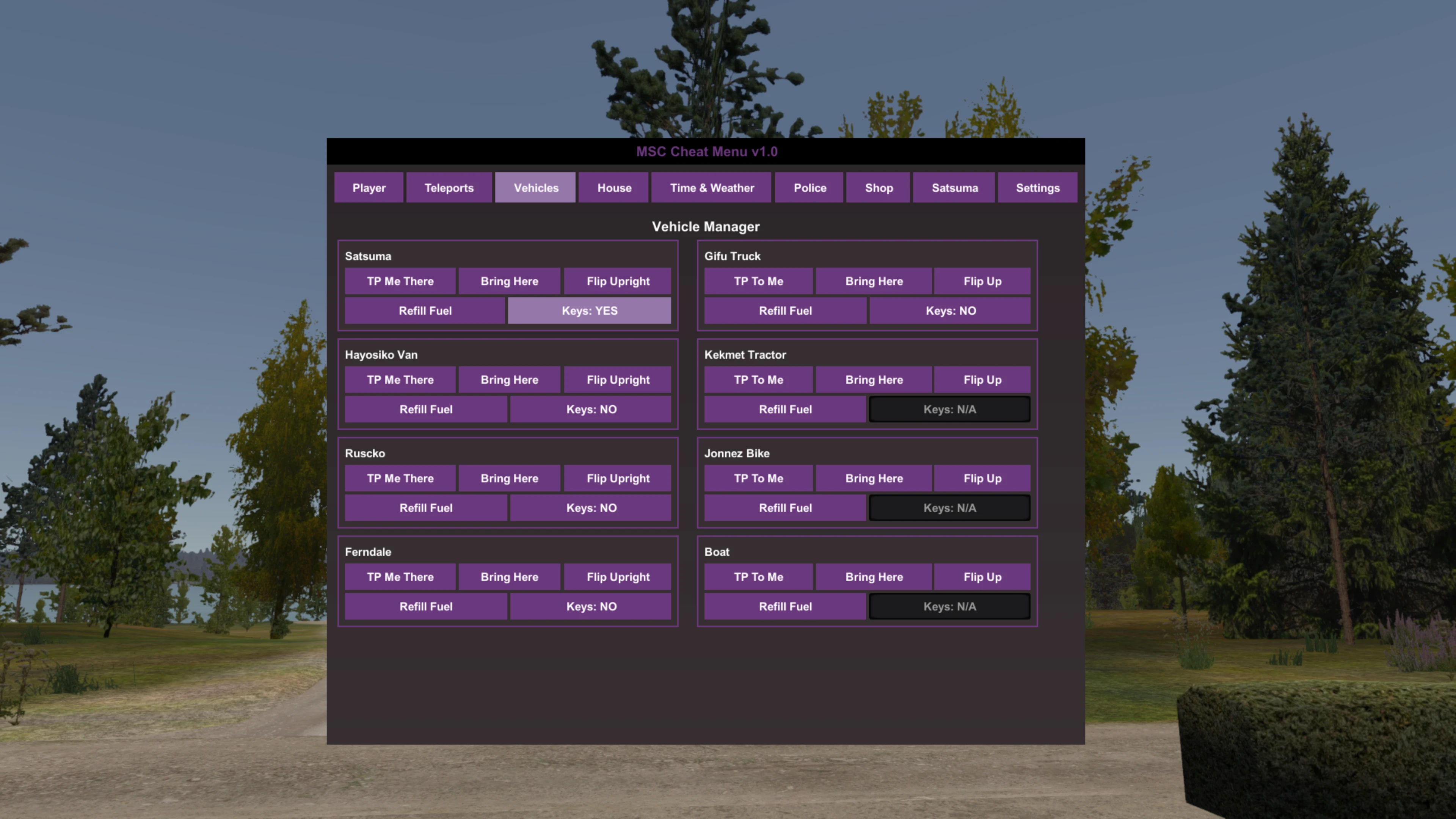Enable keys for the Ferndale
The width and height of the screenshot is (1456, 819).
point(591,606)
